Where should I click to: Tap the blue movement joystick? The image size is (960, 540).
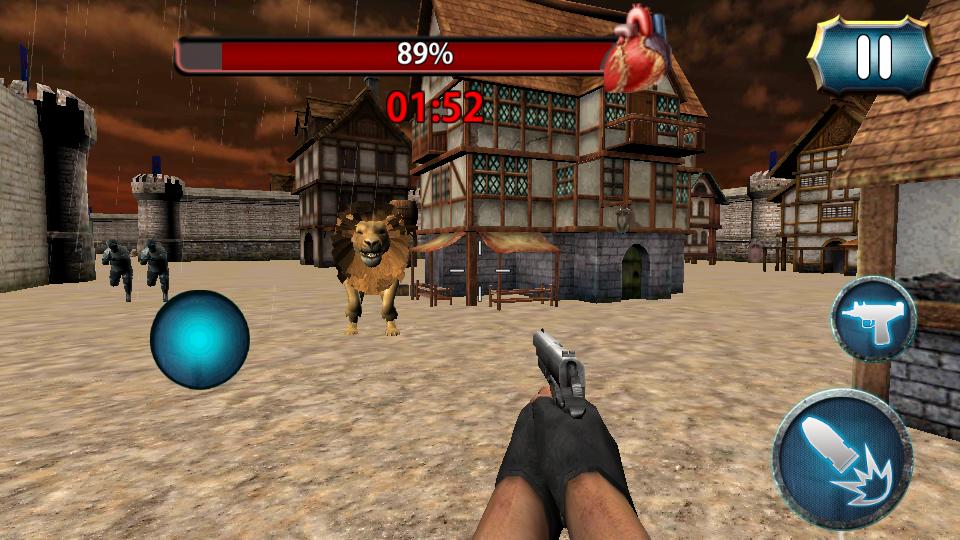199,339
